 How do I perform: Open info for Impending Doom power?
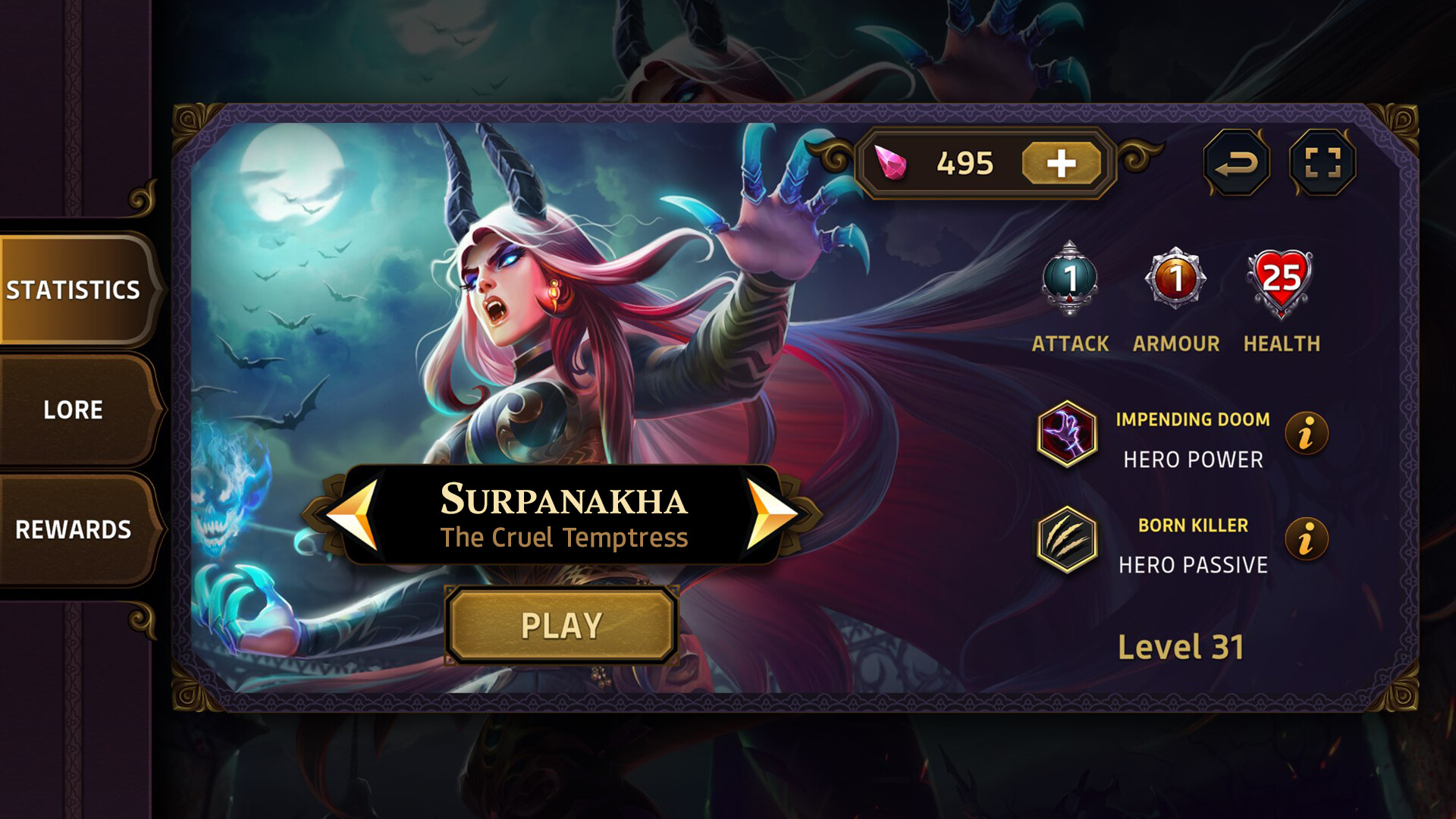(1308, 431)
